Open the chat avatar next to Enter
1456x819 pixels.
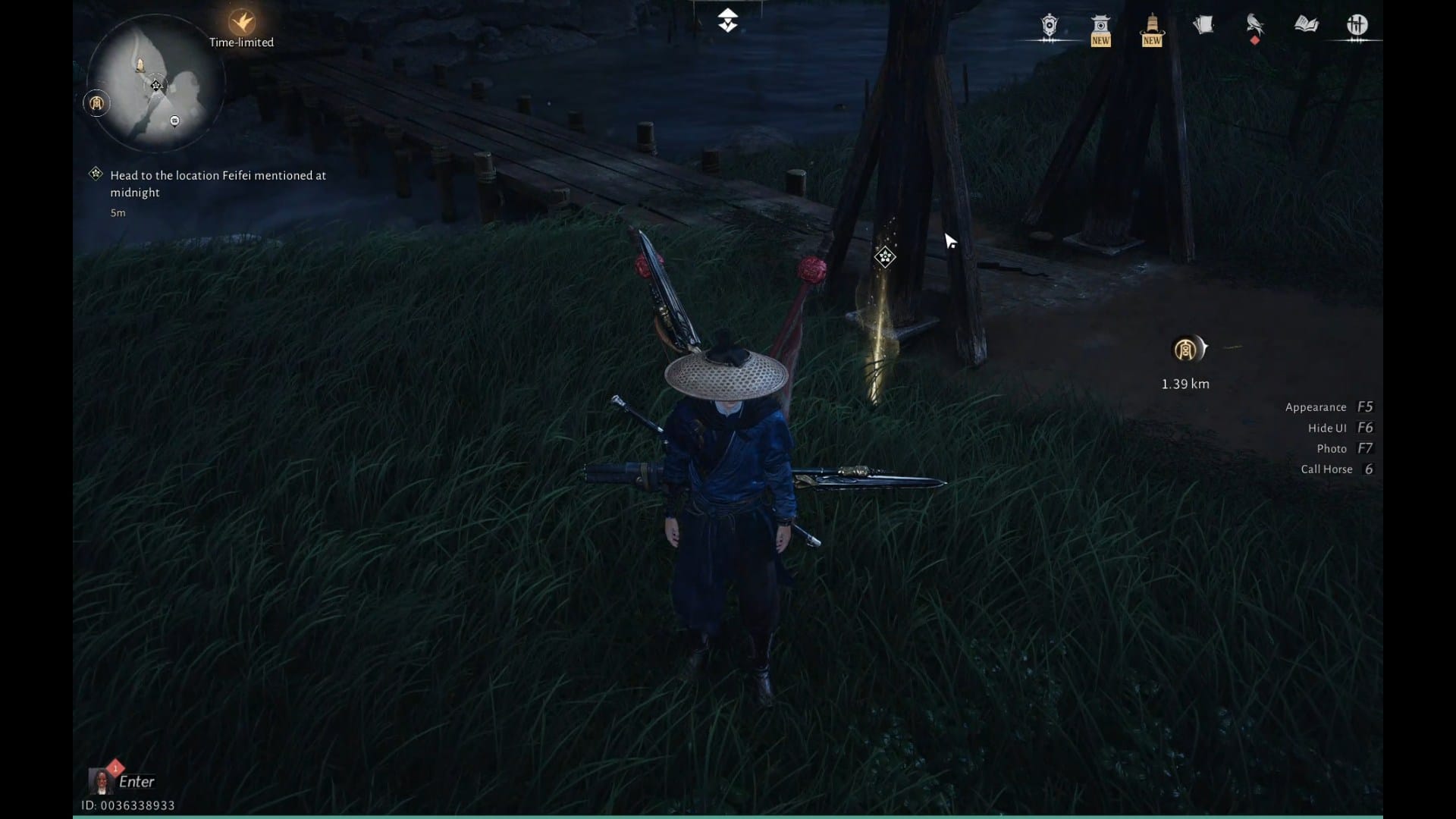[x=101, y=780]
